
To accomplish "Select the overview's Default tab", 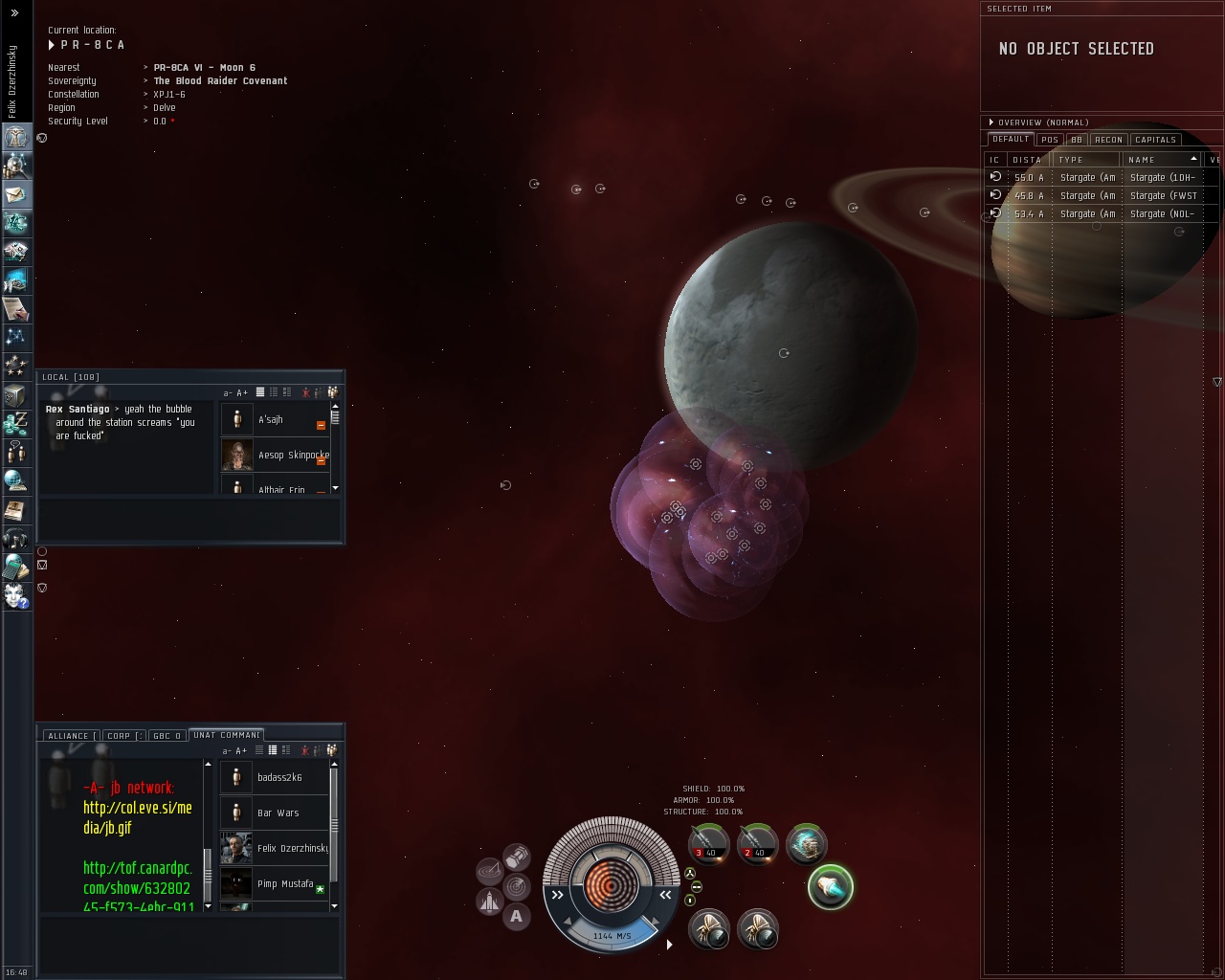I will [1010, 140].
